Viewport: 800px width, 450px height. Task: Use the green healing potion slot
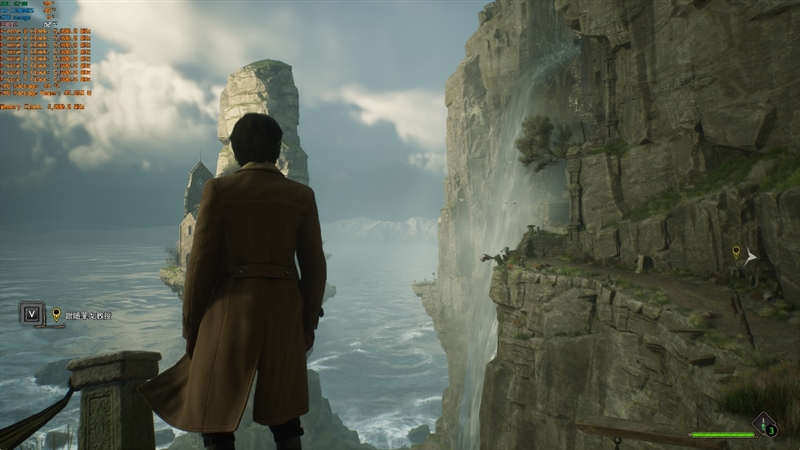point(765,425)
